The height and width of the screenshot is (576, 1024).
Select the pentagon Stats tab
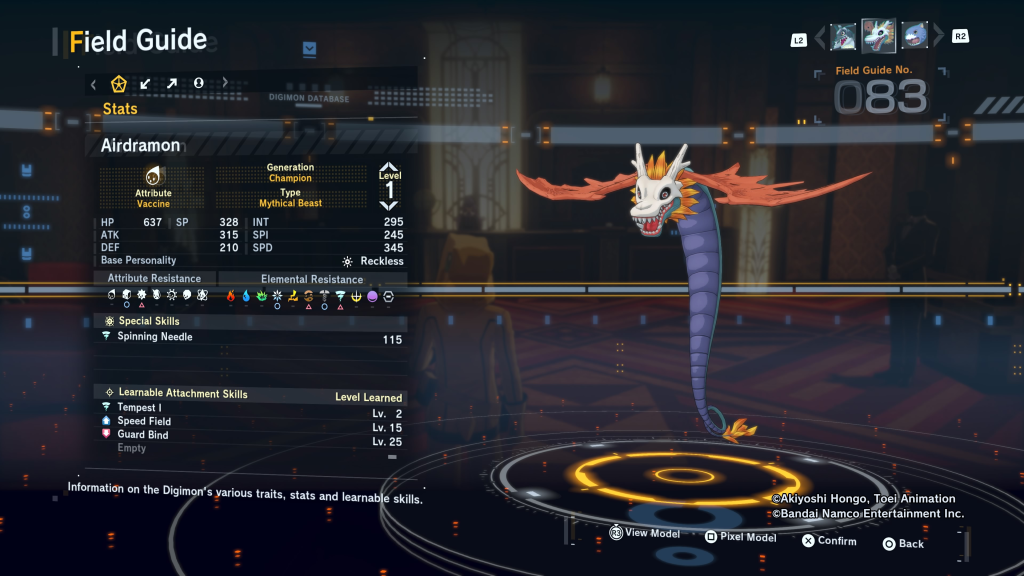(119, 84)
